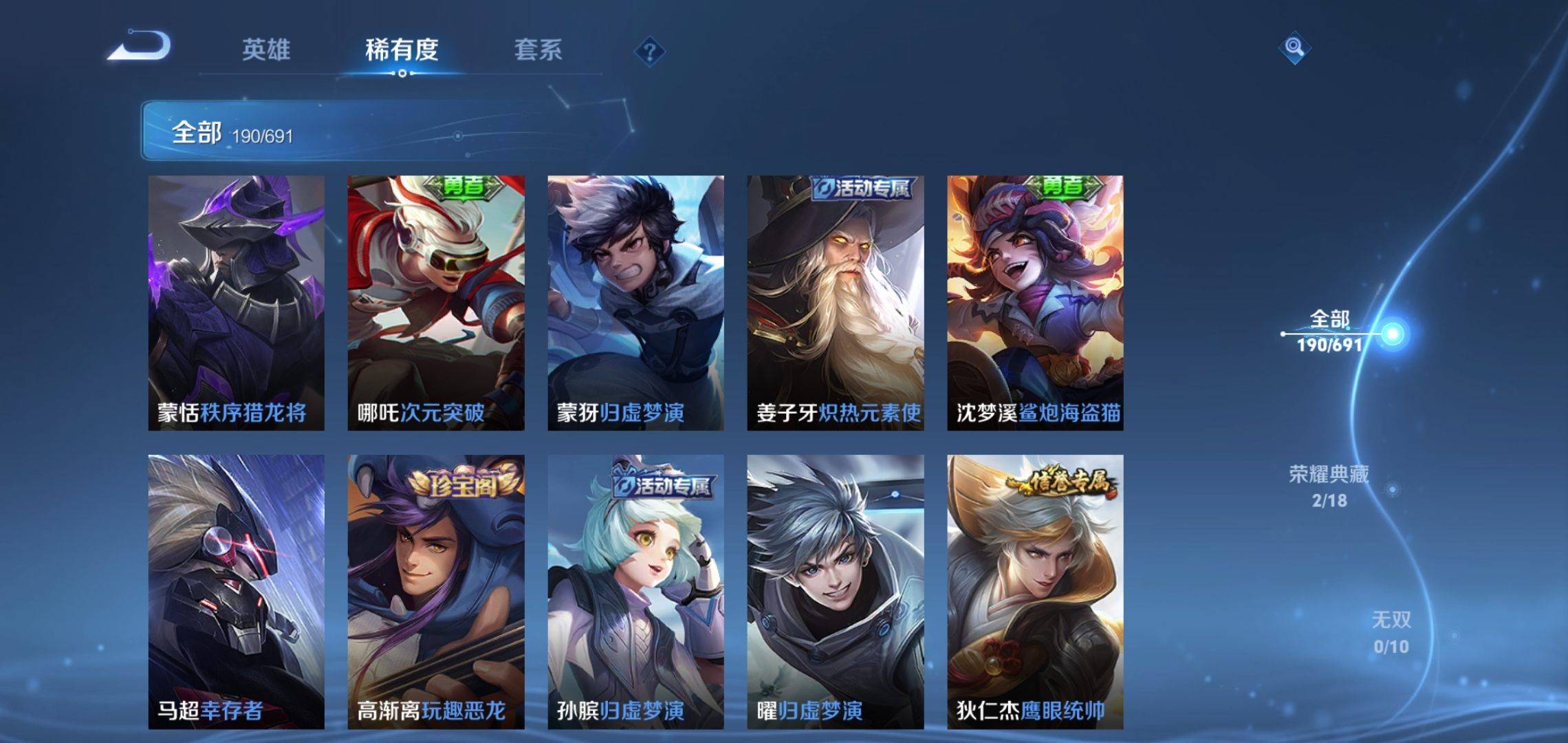Open the magnifier search icon

coord(1294,47)
